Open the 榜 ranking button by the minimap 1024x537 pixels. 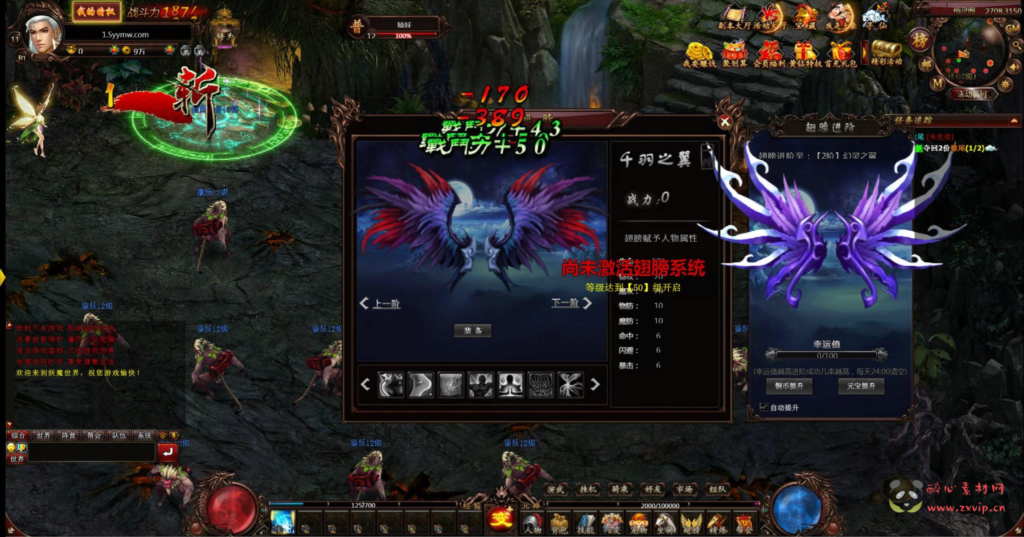pos(918,40)
